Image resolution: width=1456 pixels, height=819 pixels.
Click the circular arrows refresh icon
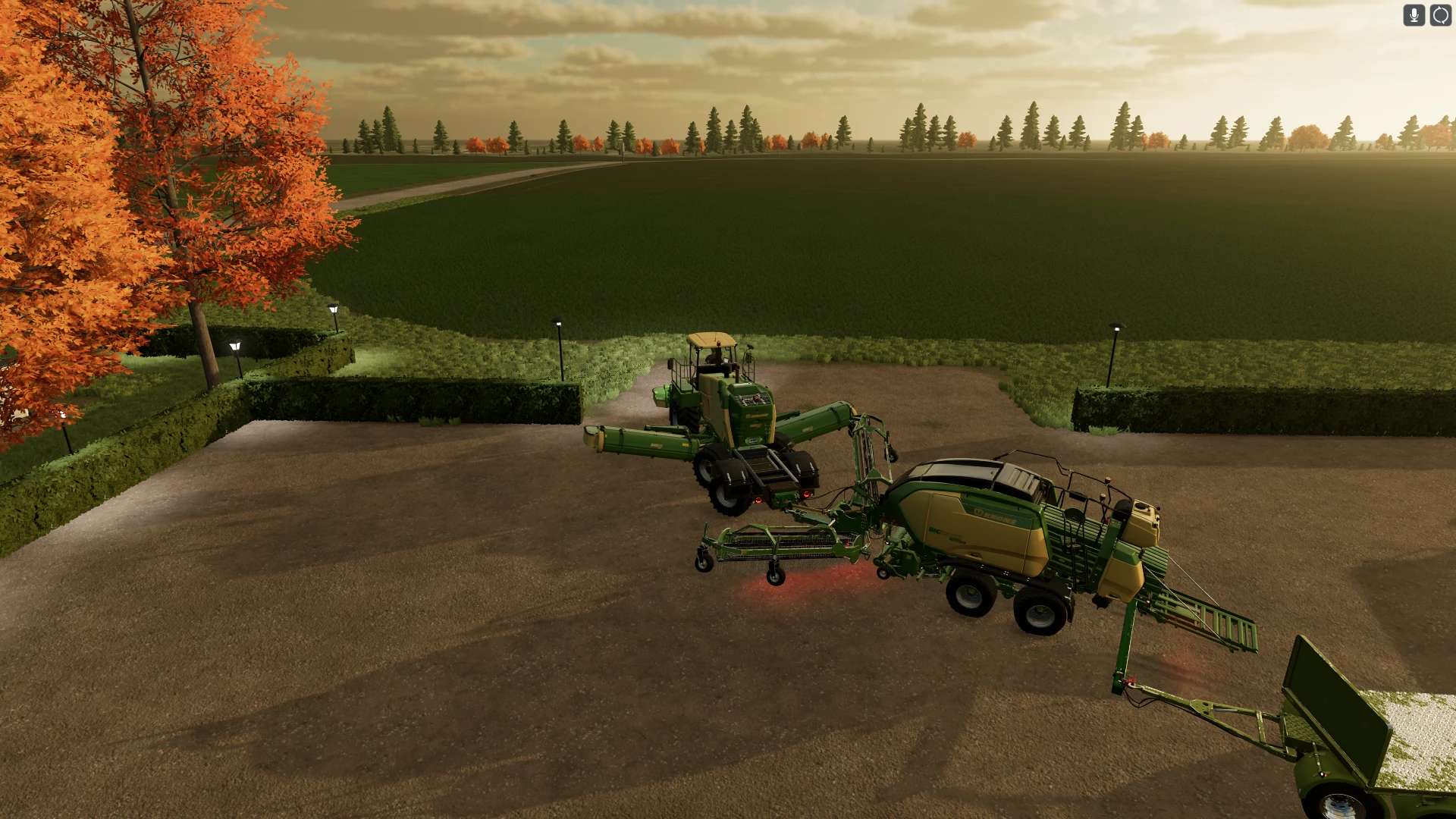tap(1440, 15)
